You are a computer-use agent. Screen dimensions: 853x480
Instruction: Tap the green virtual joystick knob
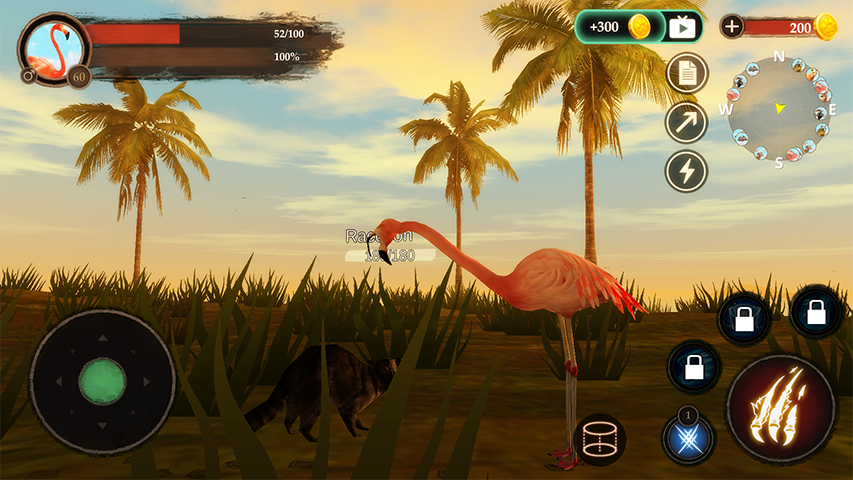102,381
